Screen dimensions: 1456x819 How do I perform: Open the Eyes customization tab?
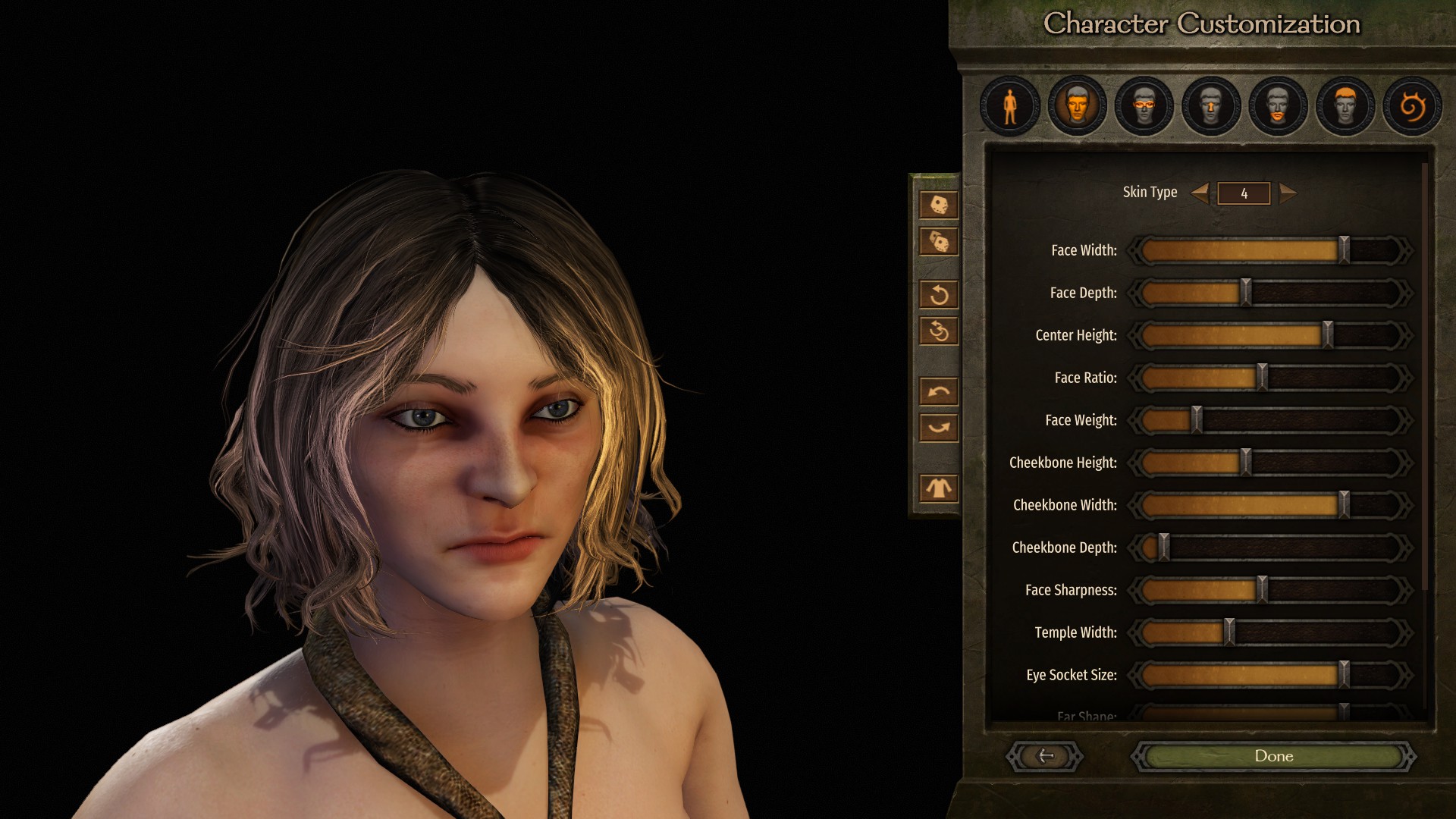[x=1144, y=106]
